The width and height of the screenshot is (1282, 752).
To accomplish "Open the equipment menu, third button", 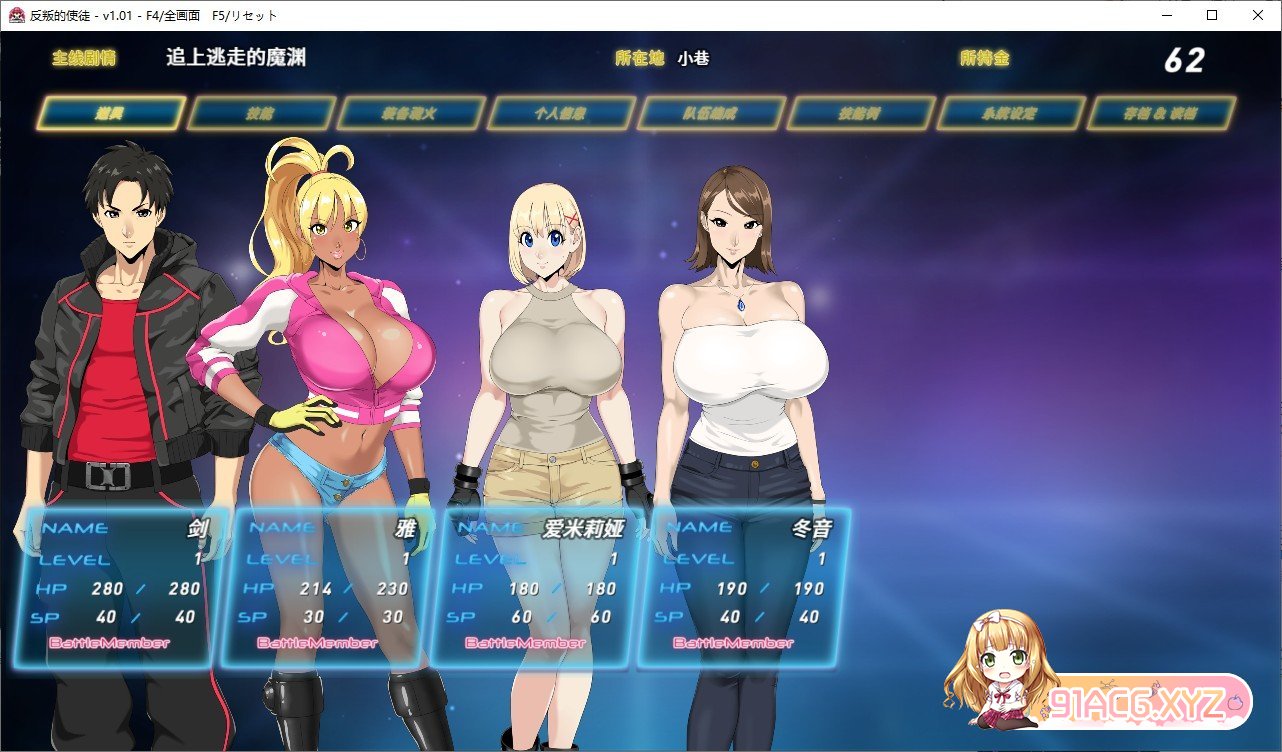I will tap(411, 113).
